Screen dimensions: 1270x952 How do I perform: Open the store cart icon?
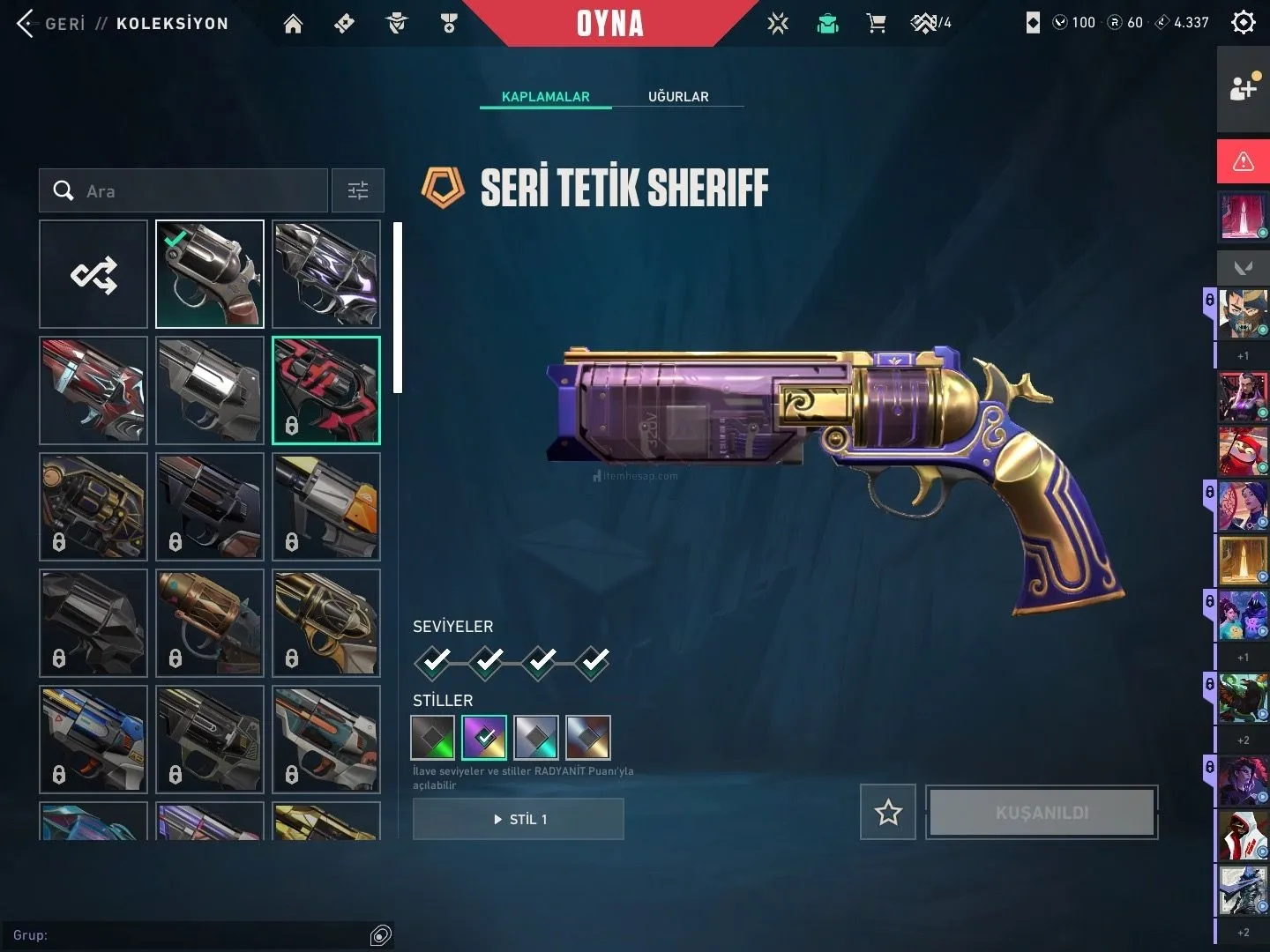click(x=876, y=24)
